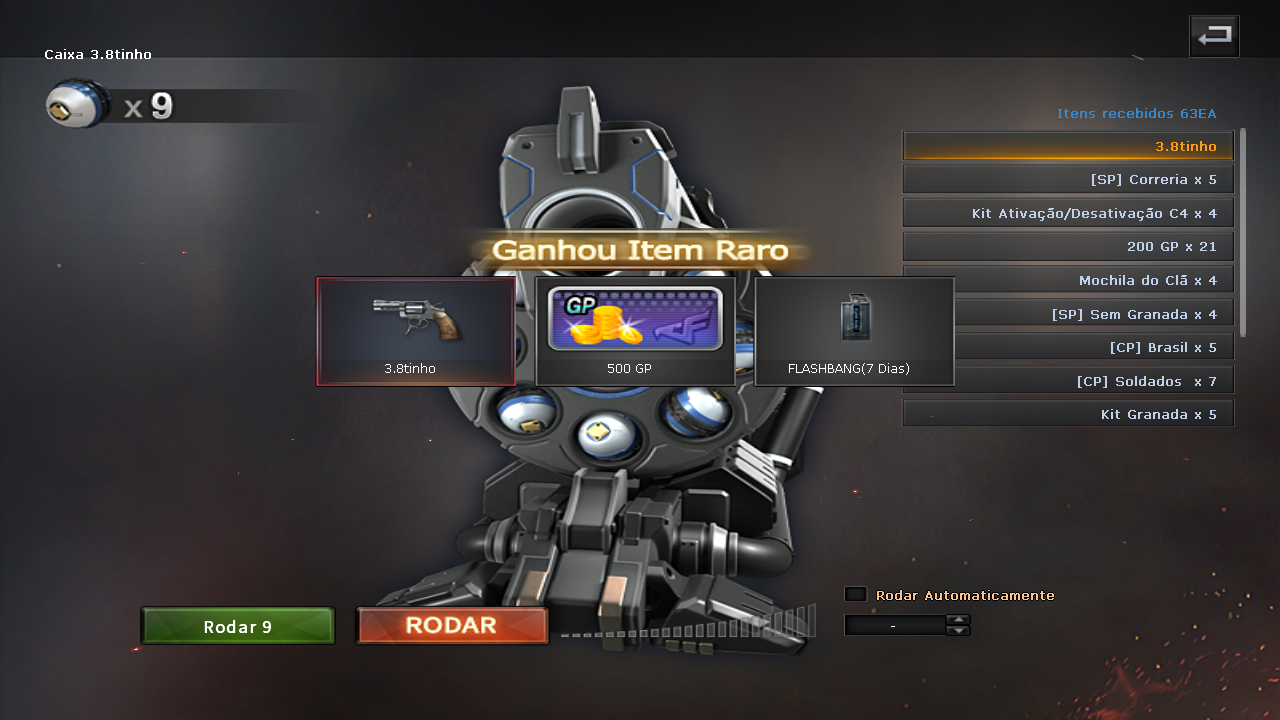The image size is (1280, 720).
Task: Select the 500 GP reward card
Action: tap(635, 331)
